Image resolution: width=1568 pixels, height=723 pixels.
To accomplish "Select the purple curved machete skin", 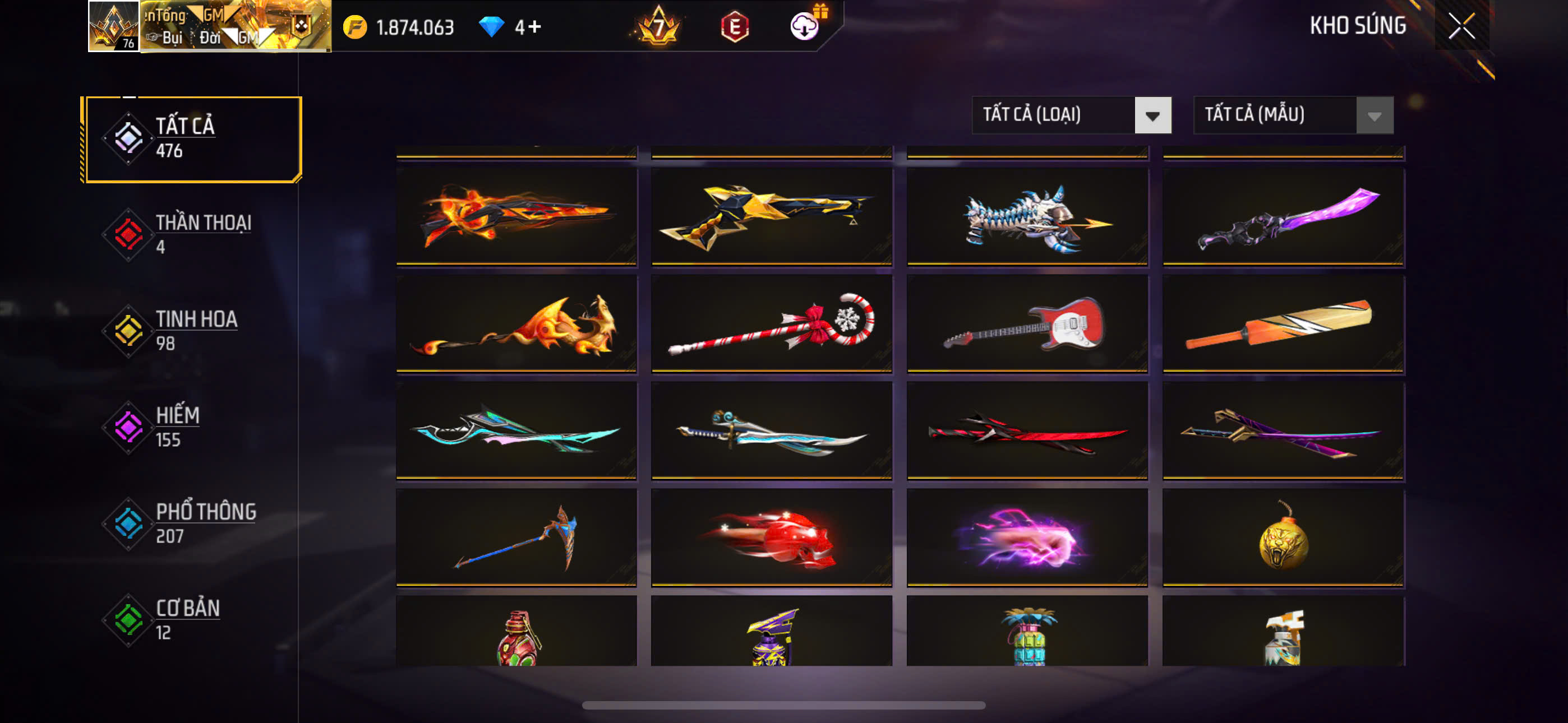I will click(1283, 217).
